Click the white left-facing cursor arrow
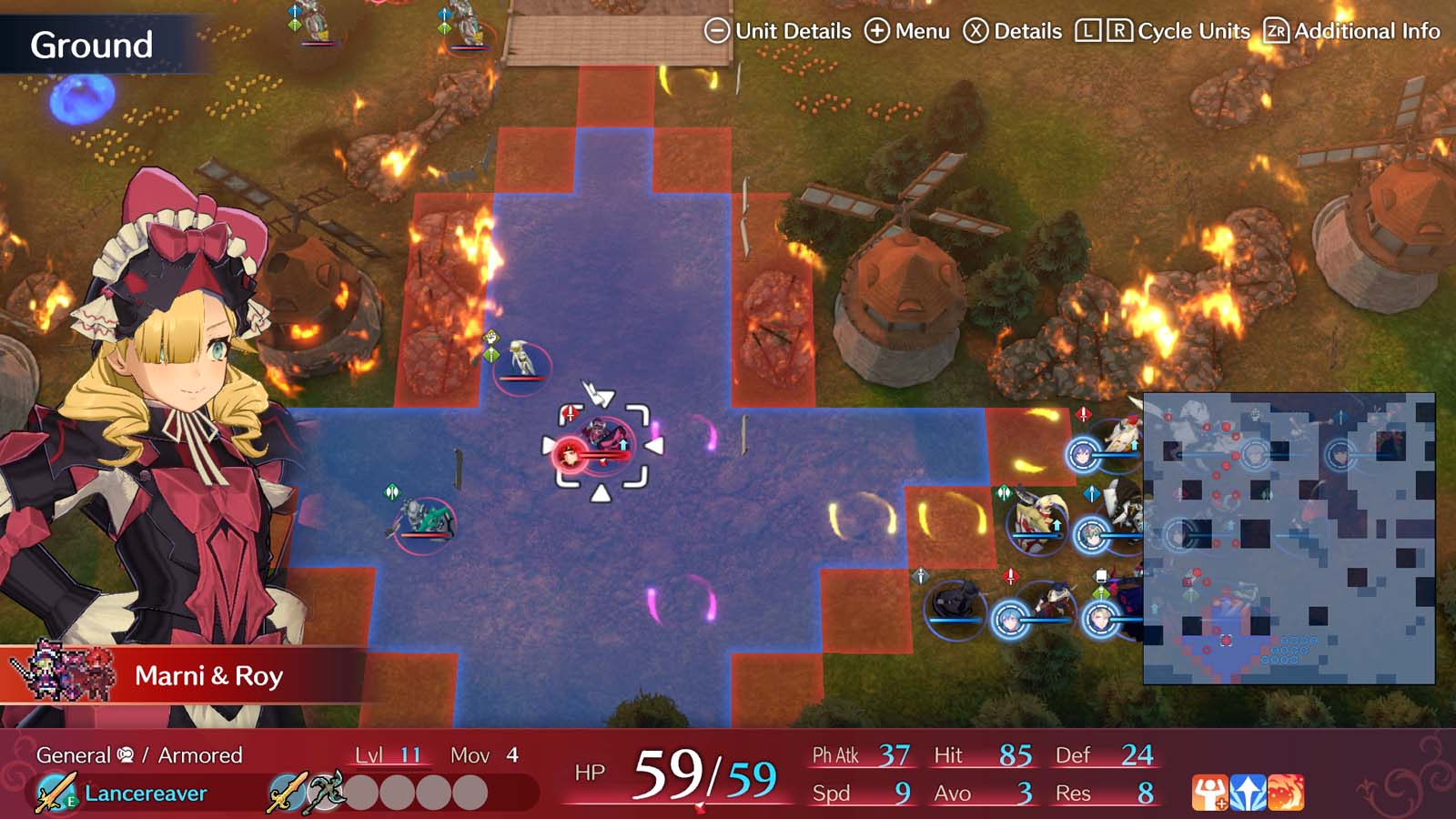Image resolution: width=1456 pixels, height=819 pixels. click(654, 445)
